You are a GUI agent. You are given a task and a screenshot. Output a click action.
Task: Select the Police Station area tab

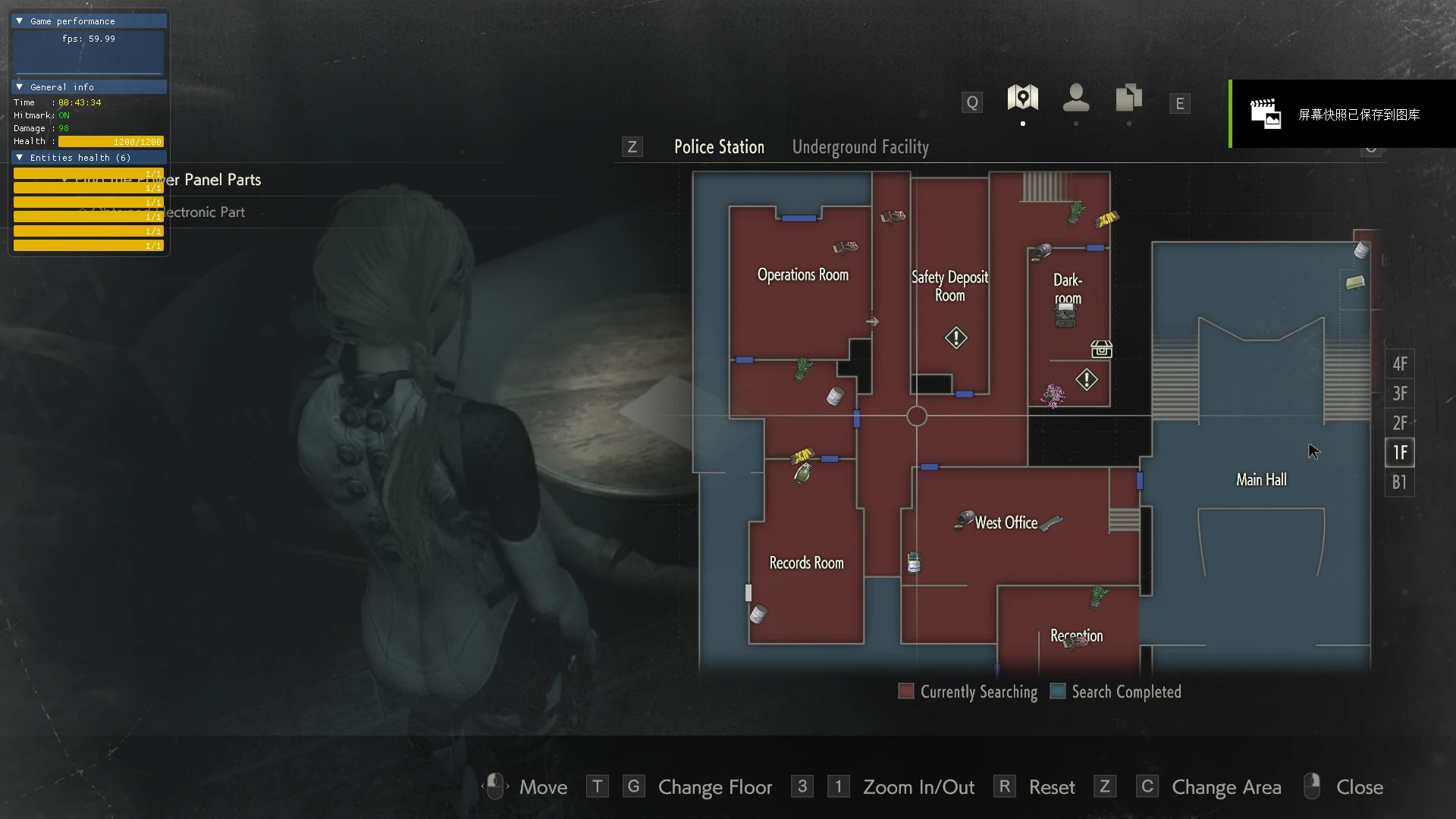(x=719, y=147)
